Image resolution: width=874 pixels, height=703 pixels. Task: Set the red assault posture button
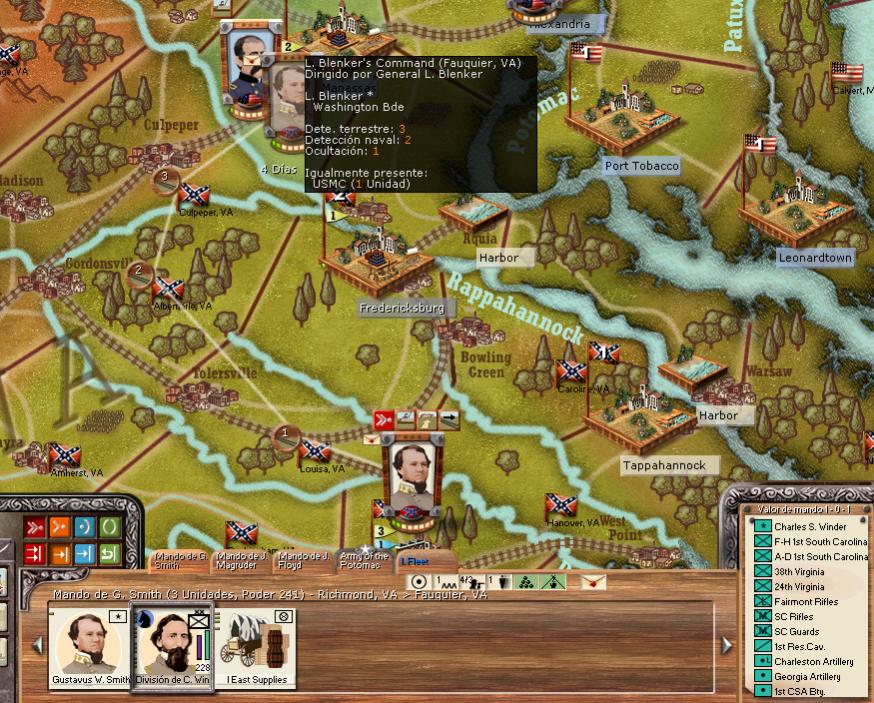[x=33, y=526]
